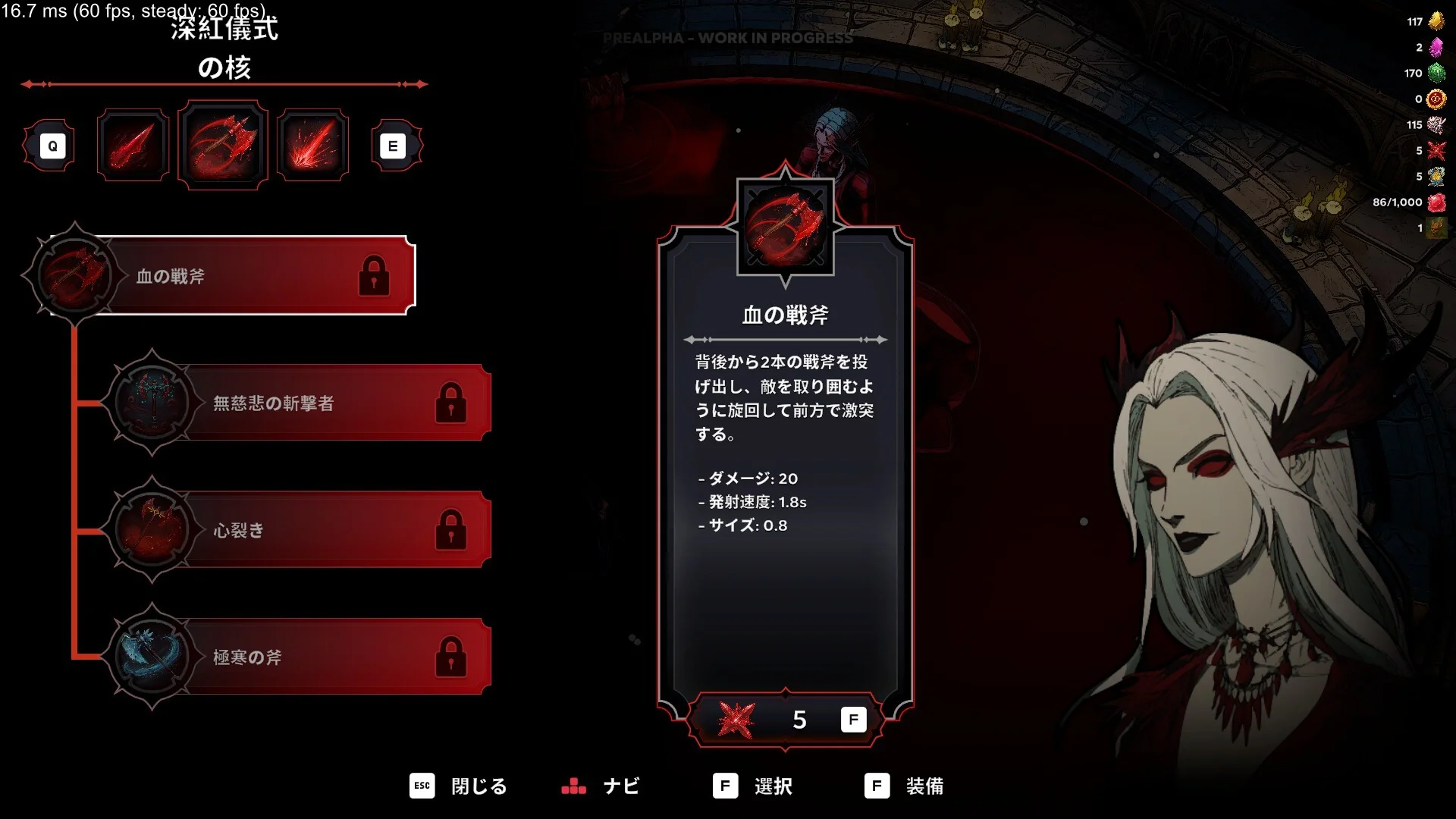The height and width of the screenshot is (819, 1456).
Task: Switch to the red burst skill tab
Action: [312, 145]
